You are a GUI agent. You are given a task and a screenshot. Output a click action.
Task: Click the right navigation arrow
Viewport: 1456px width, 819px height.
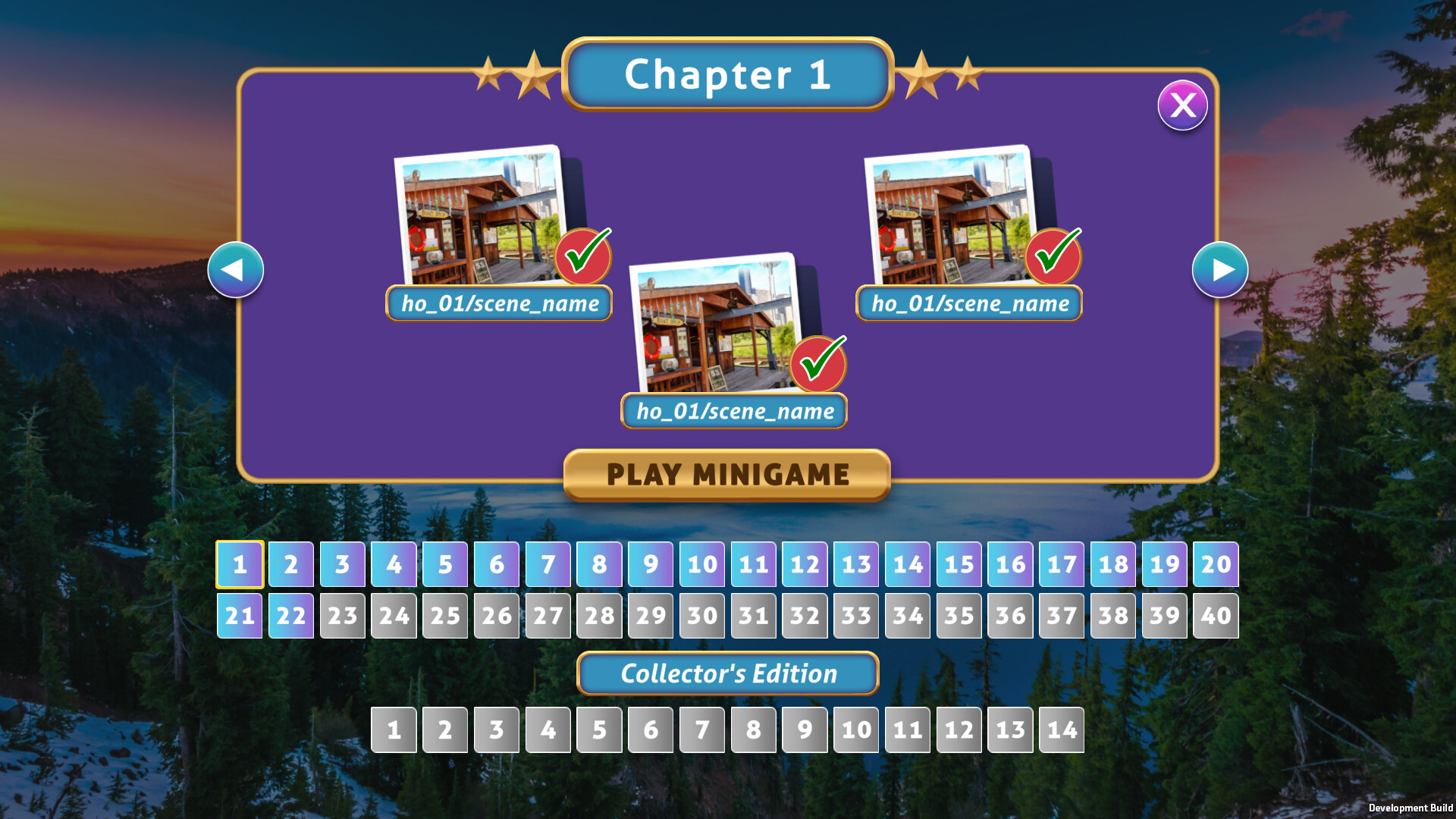[x=1220, y=269]
